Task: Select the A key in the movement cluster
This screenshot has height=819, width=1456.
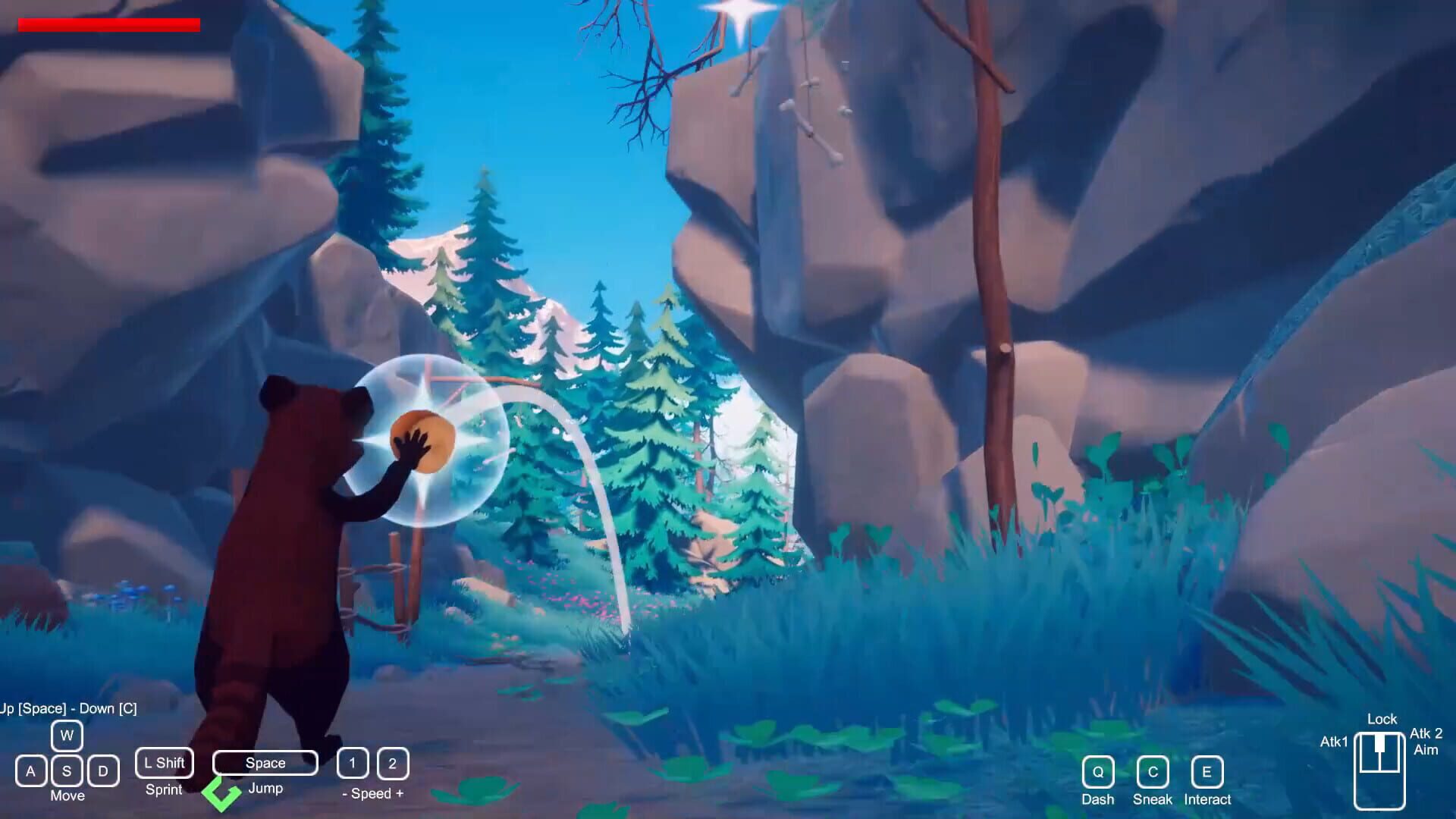Action: pos(30,770)
